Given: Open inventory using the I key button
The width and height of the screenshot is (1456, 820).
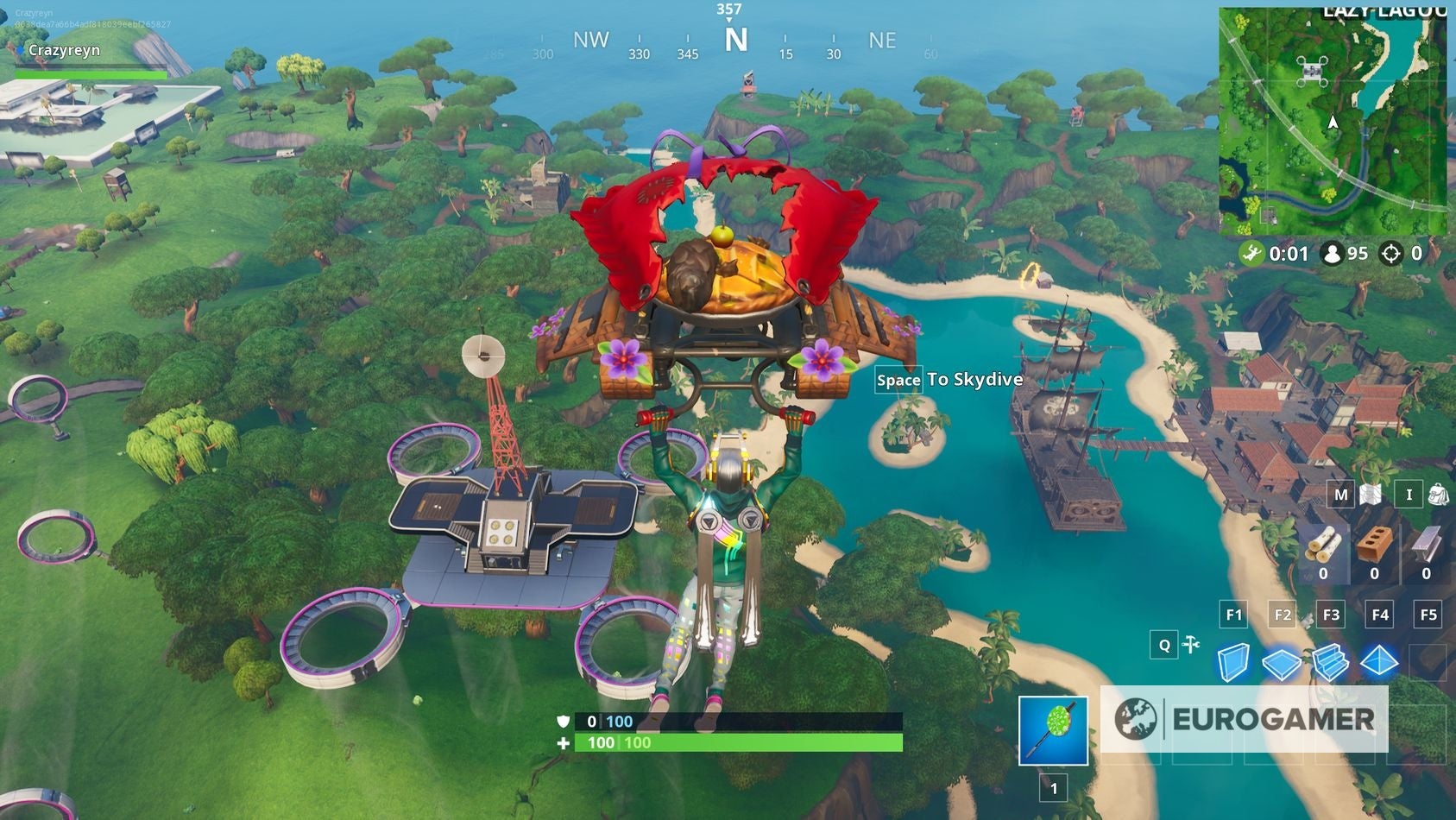Looking at the screenshot, I should [1409, 494].
